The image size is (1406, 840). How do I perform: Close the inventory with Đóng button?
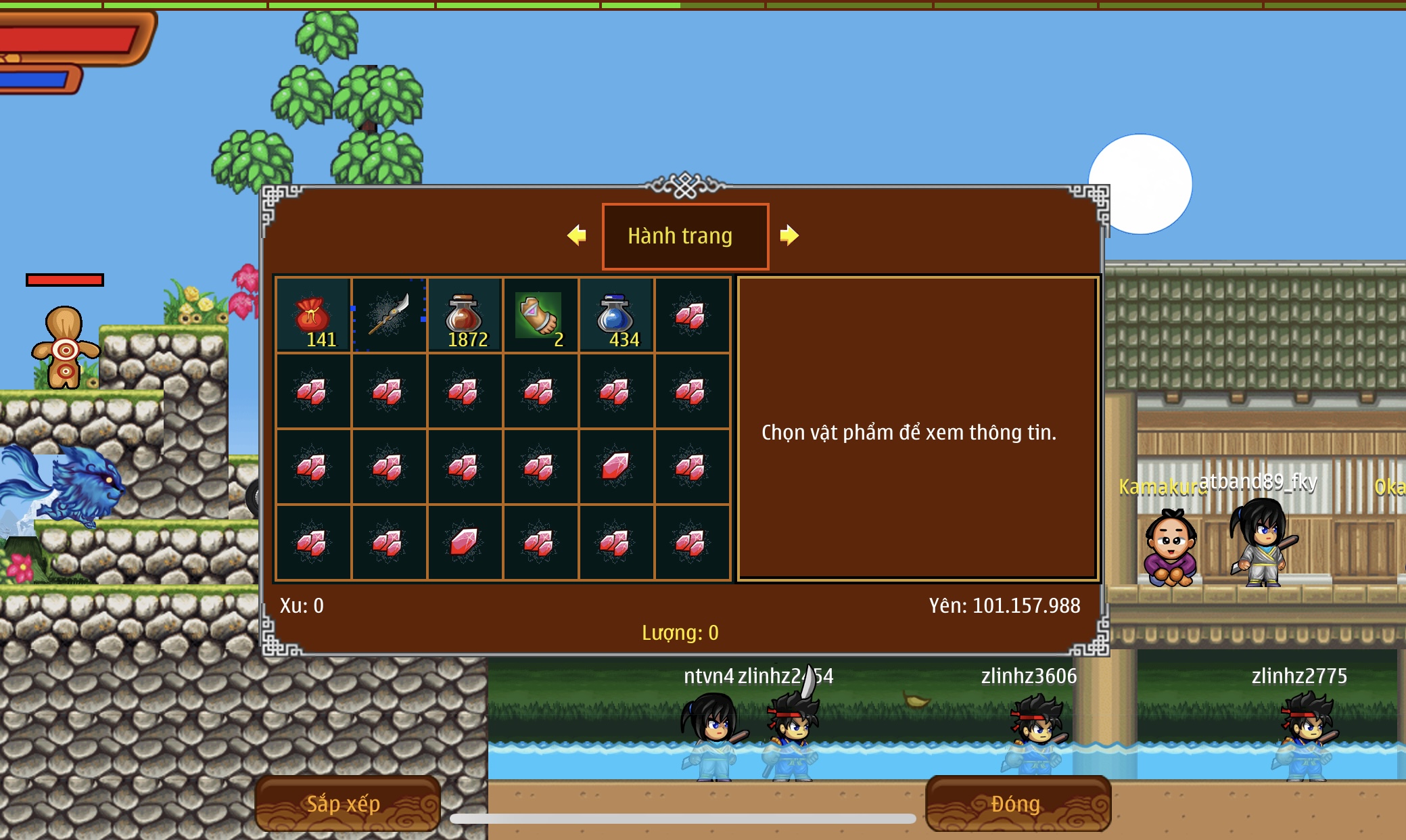1017,803
